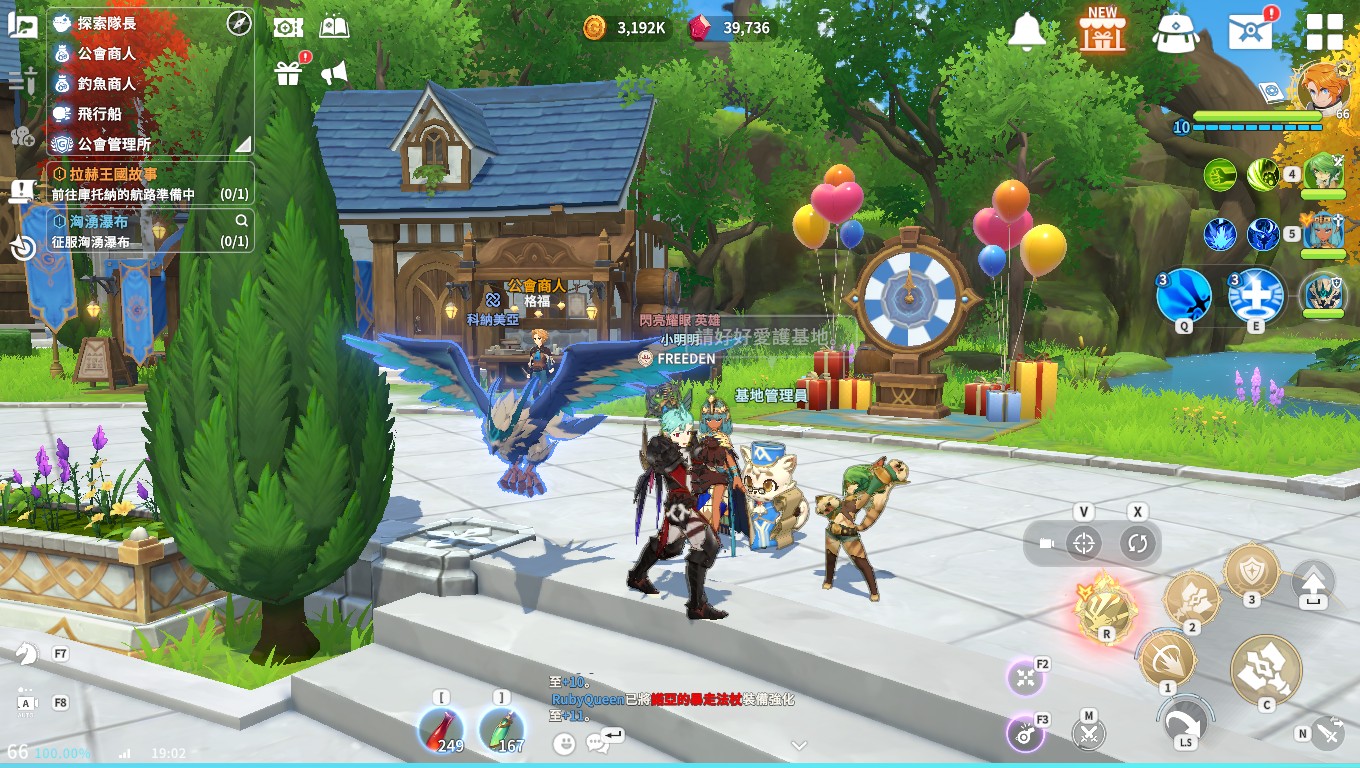Open the mailbox envelope icon
Screen dimensions: 1360x768
click(1250, 32)
